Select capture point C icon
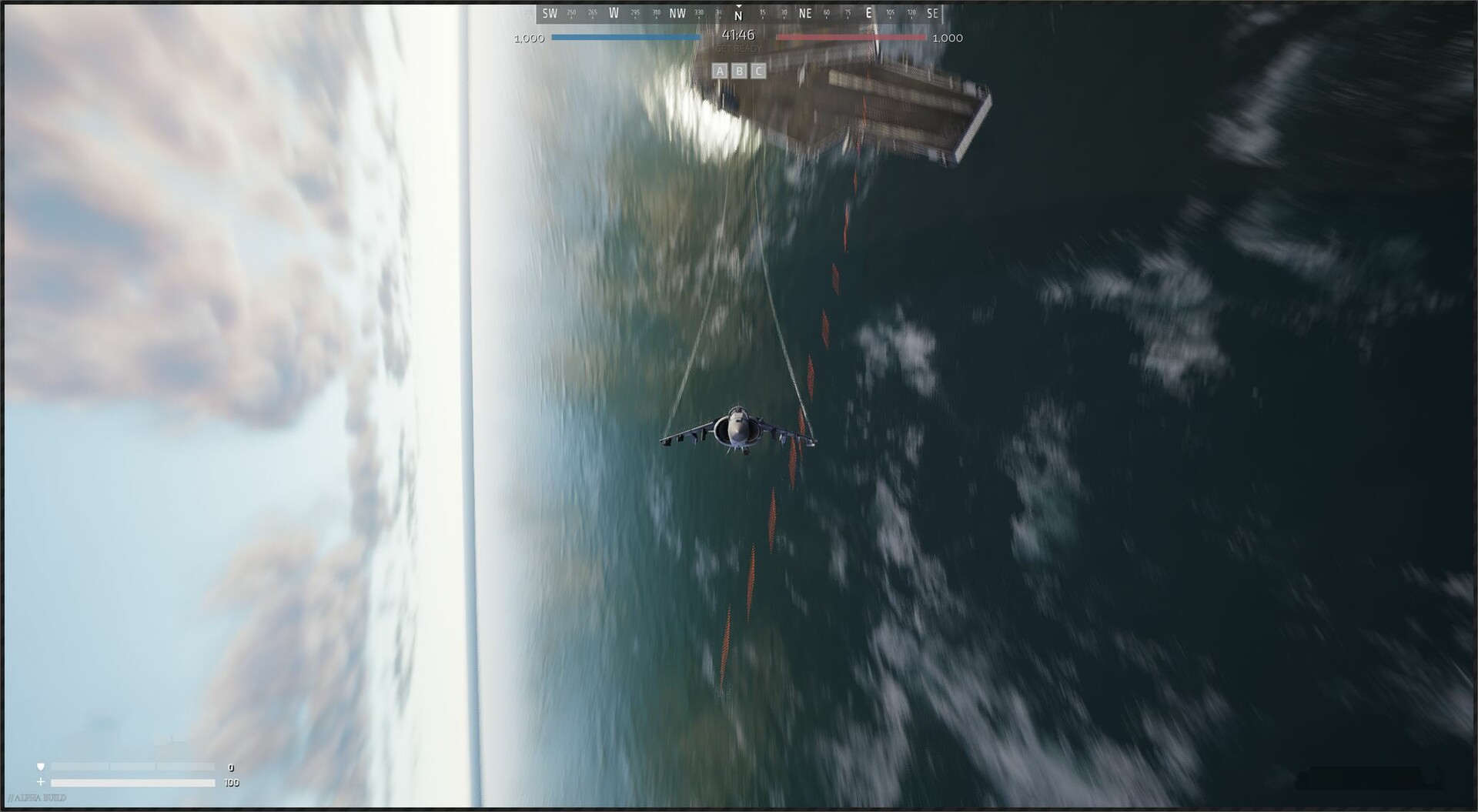Viewport: 1478px width, 812px height. pos(758,71)
